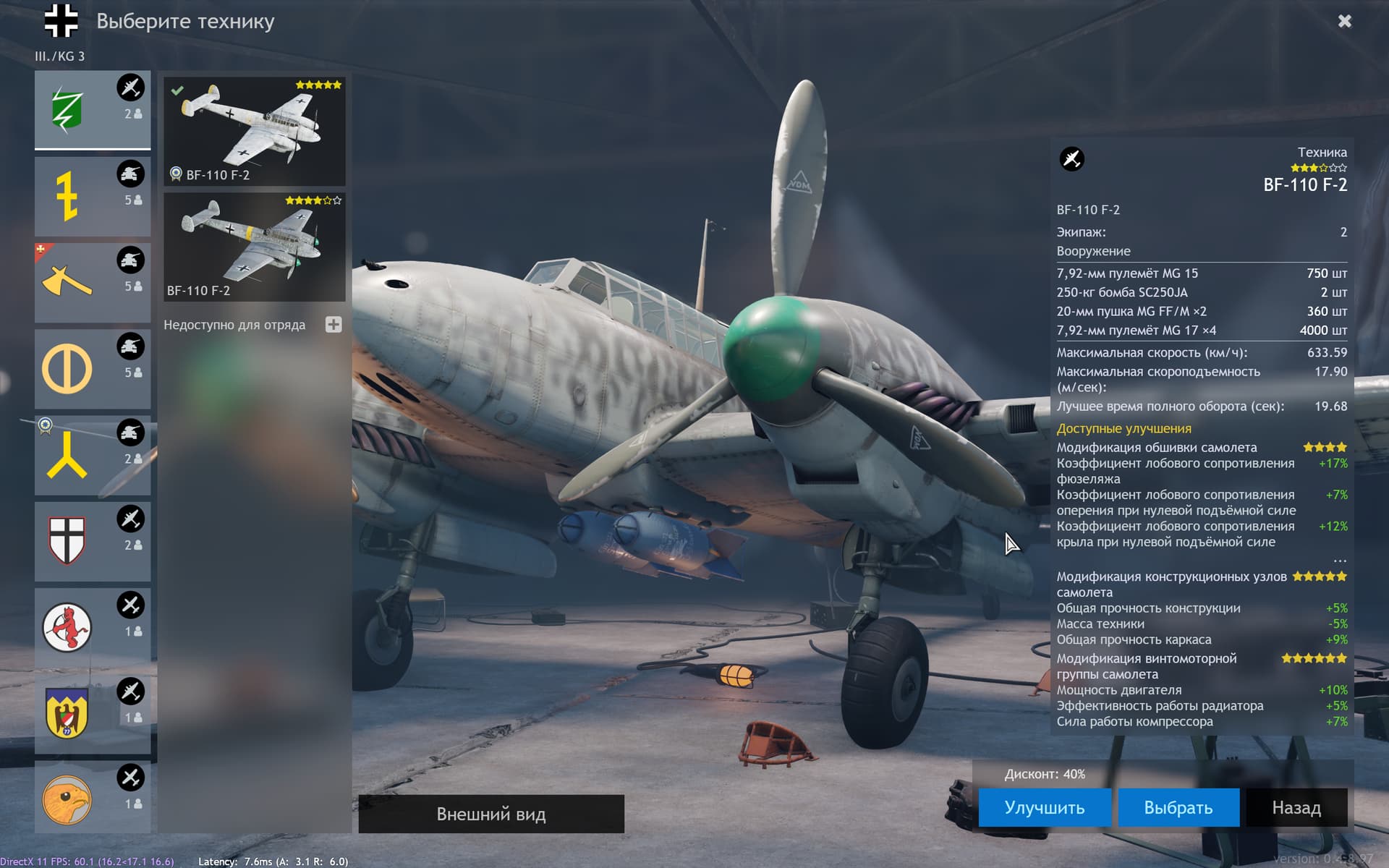Viewport: 1389px width, 868px height.
Task: Open Внешний вид customization
Action: point(490,813)
